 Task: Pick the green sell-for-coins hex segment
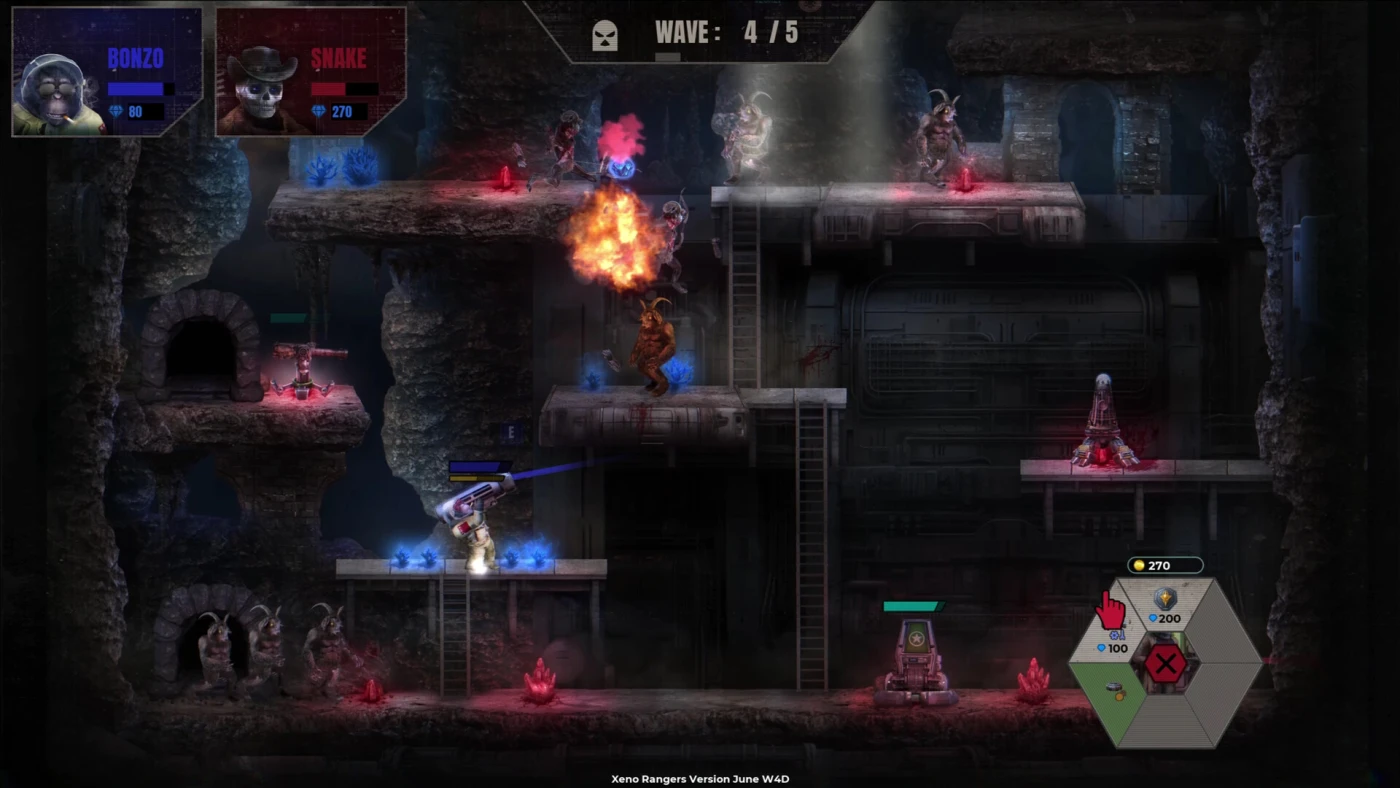click(x=1117, y=691)
